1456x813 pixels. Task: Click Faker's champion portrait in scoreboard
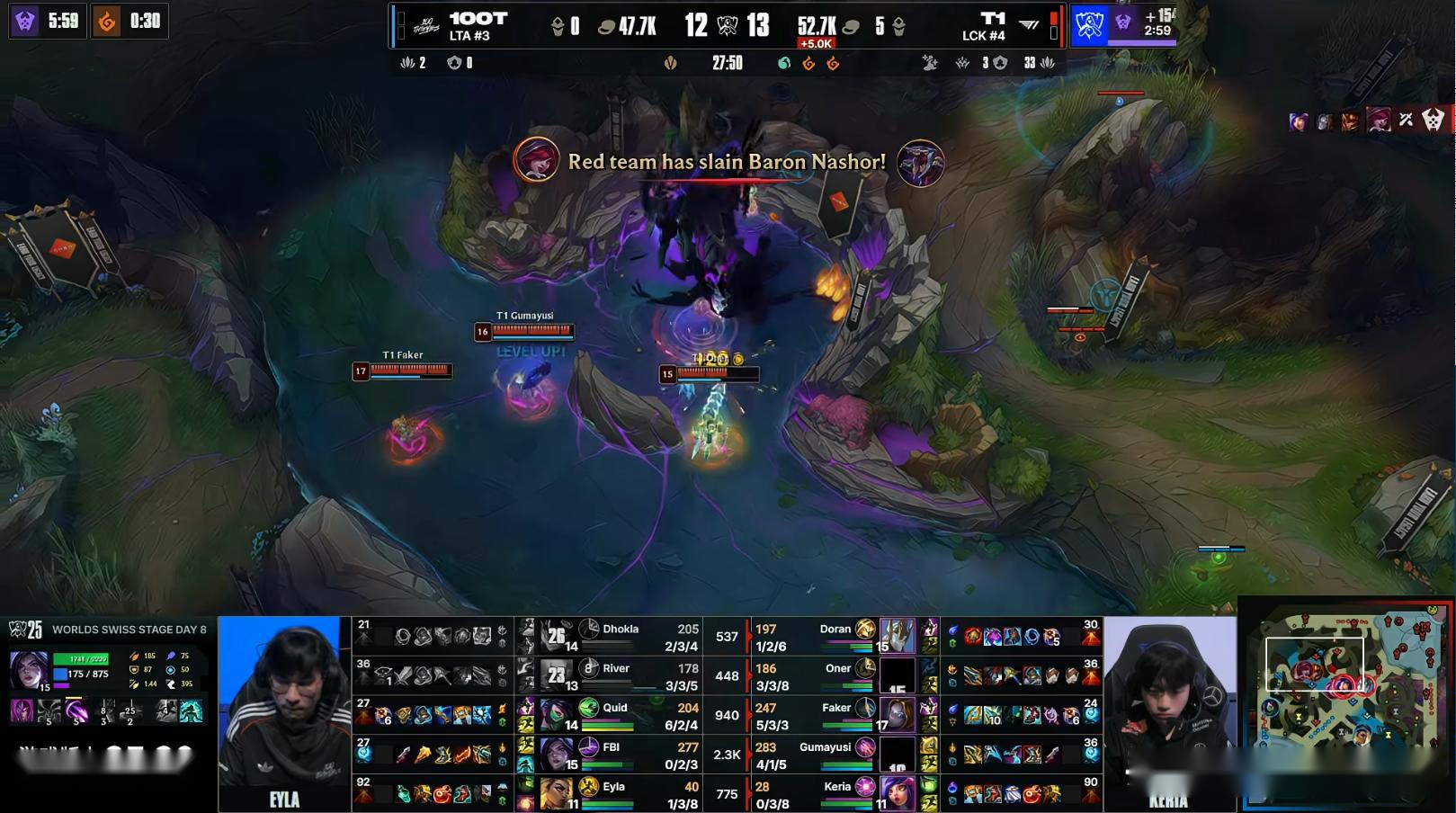[x=897, y=715]
